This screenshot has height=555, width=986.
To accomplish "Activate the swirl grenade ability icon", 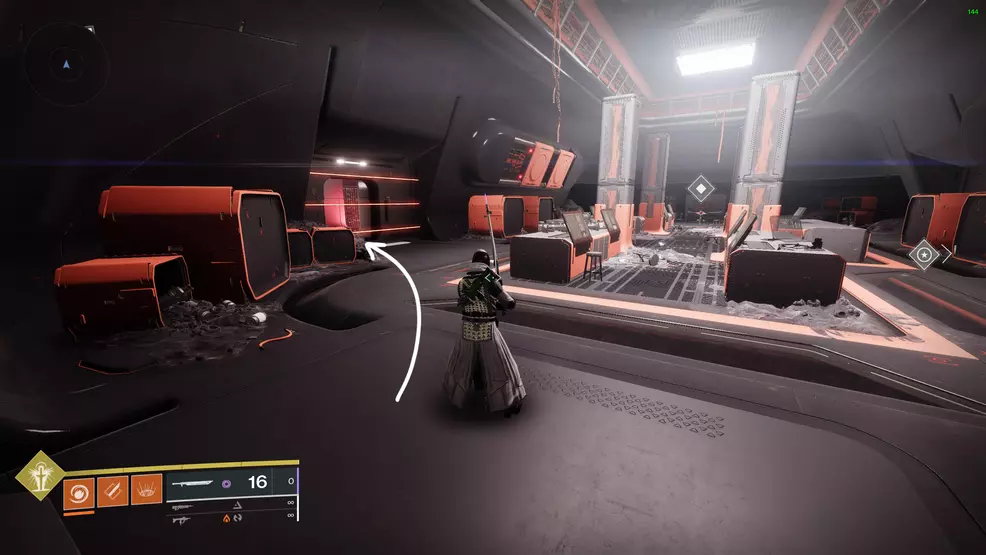I will point(79,494).
